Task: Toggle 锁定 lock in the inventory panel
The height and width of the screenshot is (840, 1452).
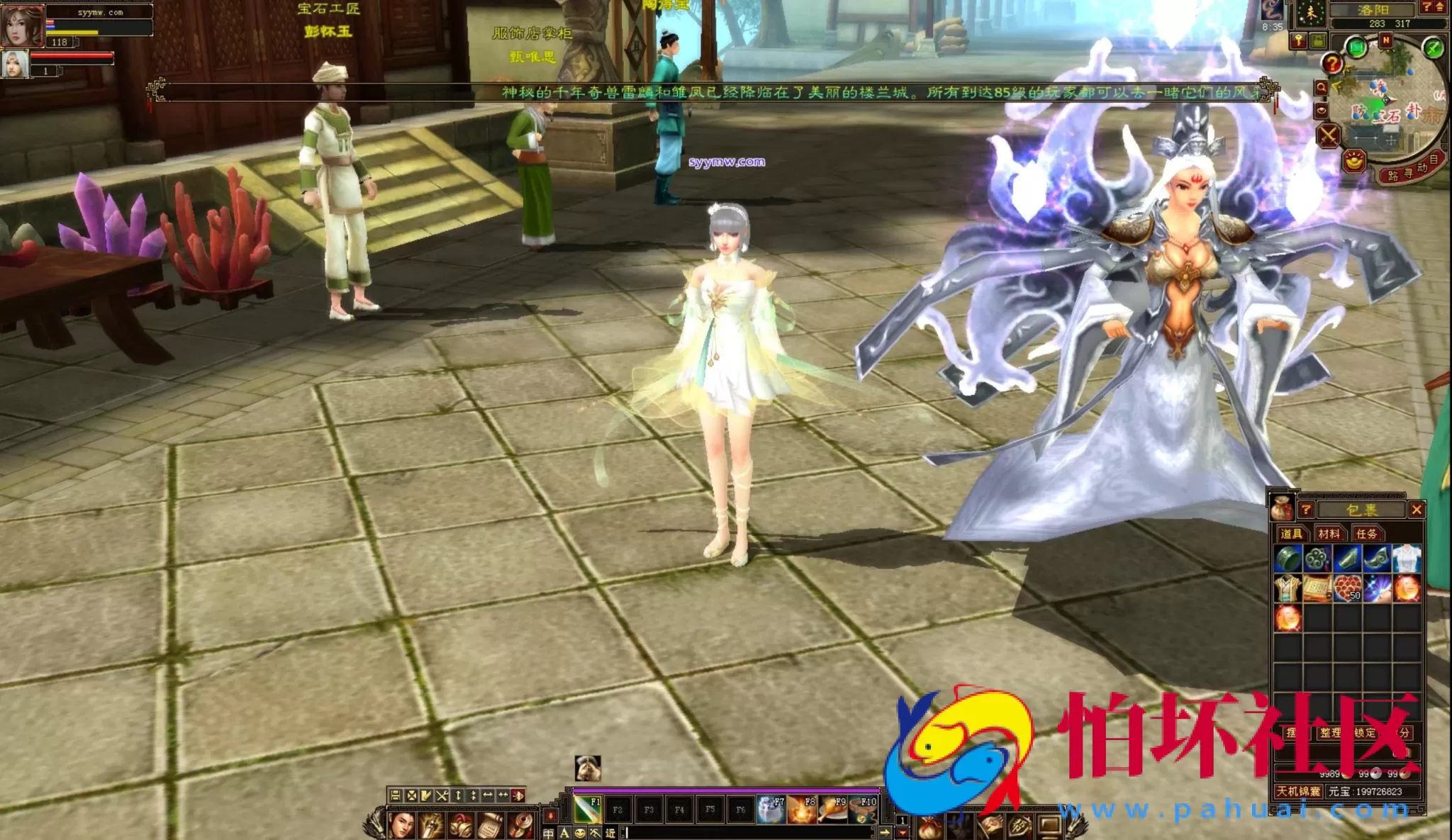Action: (x=1364, y=733)
